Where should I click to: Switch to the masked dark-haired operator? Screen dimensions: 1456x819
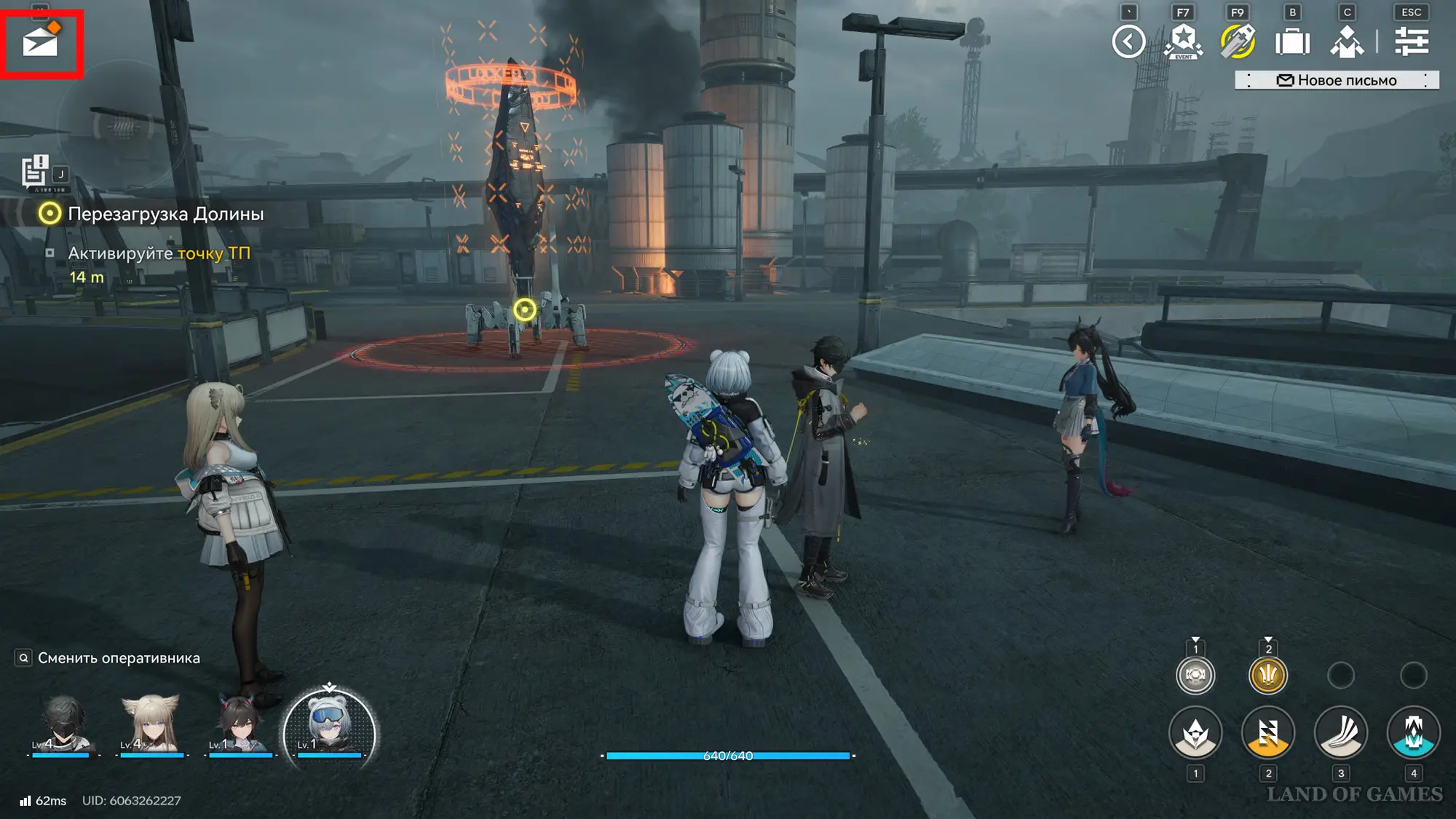[62, 724]
